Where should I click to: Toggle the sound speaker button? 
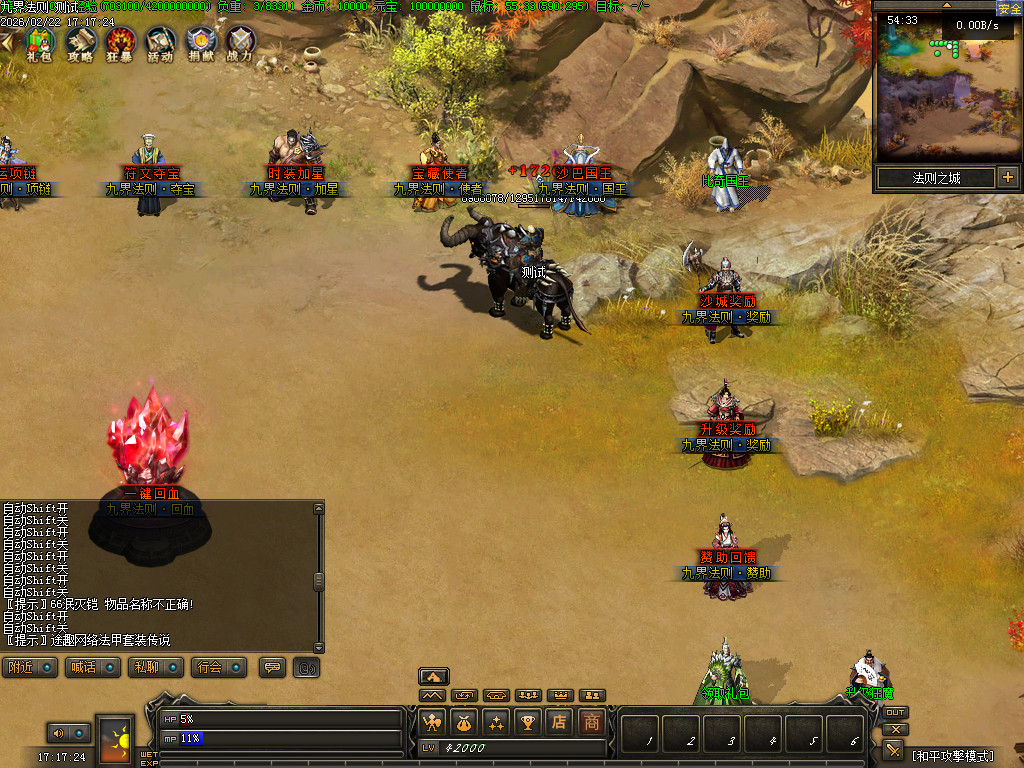(57, 734)
